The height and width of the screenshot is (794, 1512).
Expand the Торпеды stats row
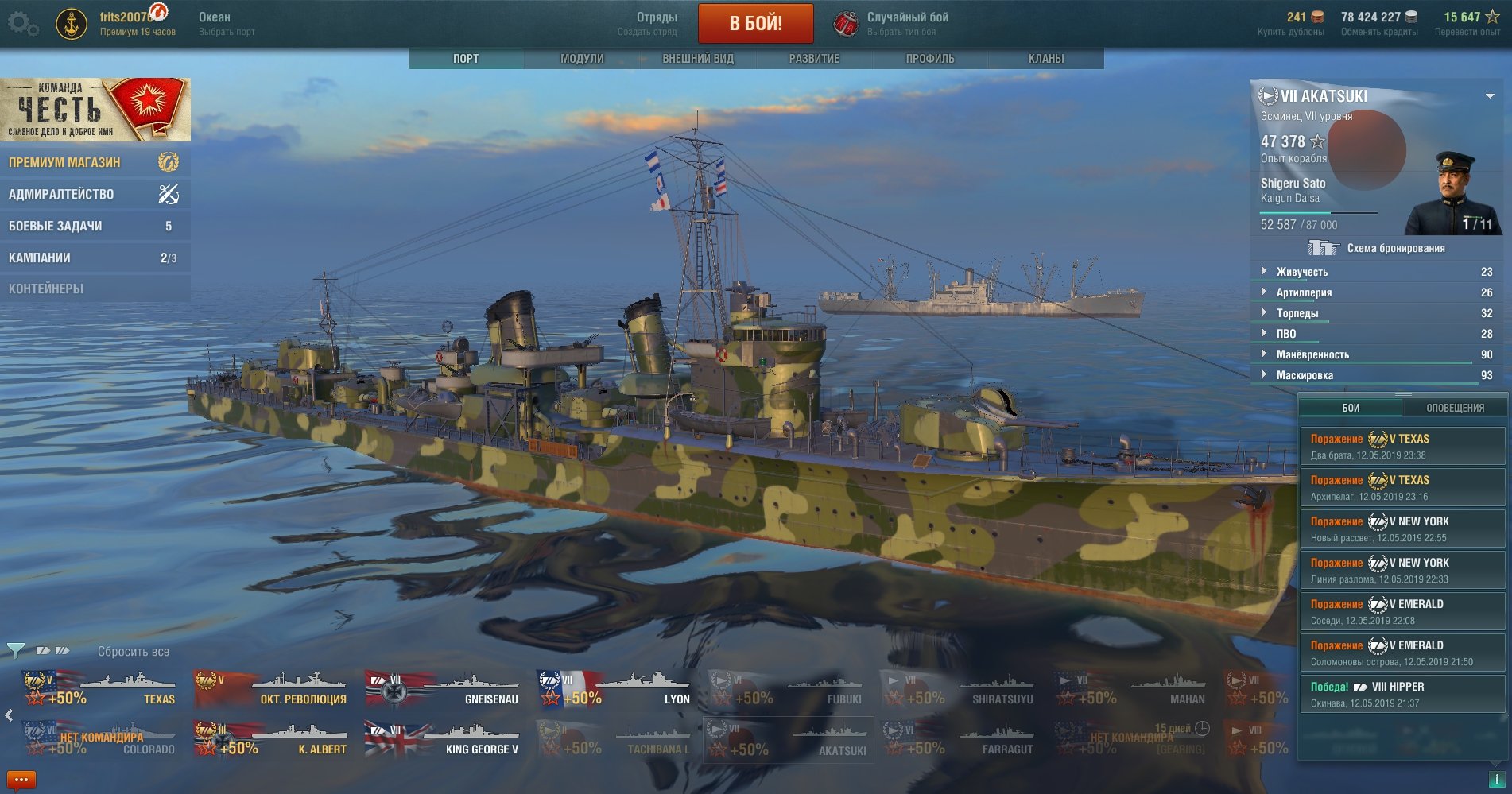pyautogui.click(x=1297, y=313)
